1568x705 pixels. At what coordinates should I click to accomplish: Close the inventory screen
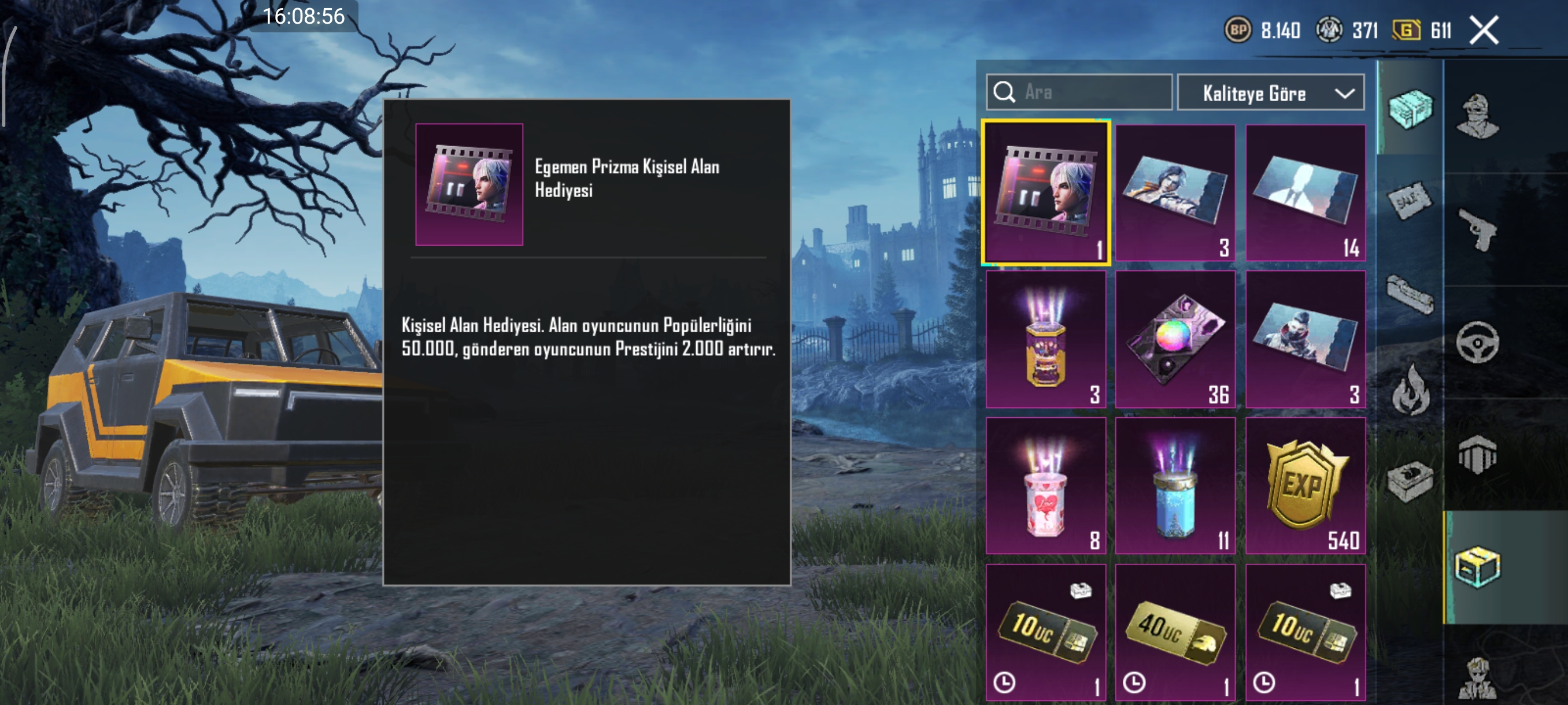(x=1484, y=31)
